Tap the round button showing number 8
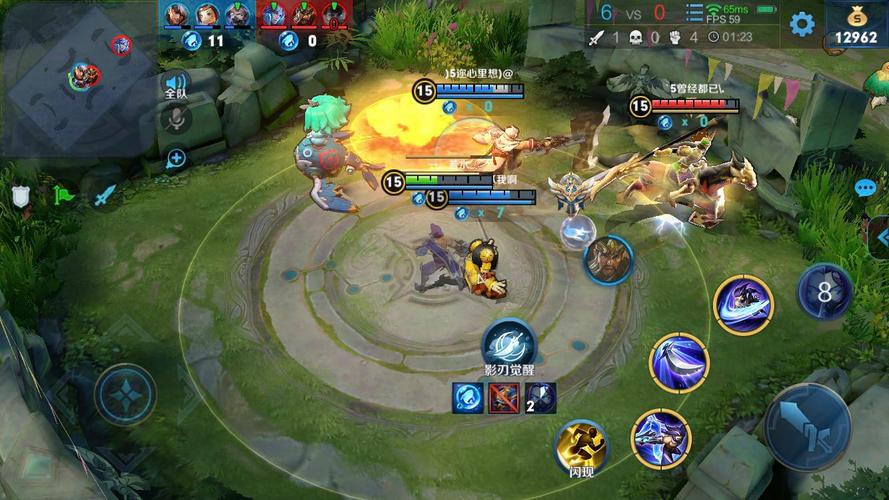This screenshot has height=500, width=889. (825, 292)
